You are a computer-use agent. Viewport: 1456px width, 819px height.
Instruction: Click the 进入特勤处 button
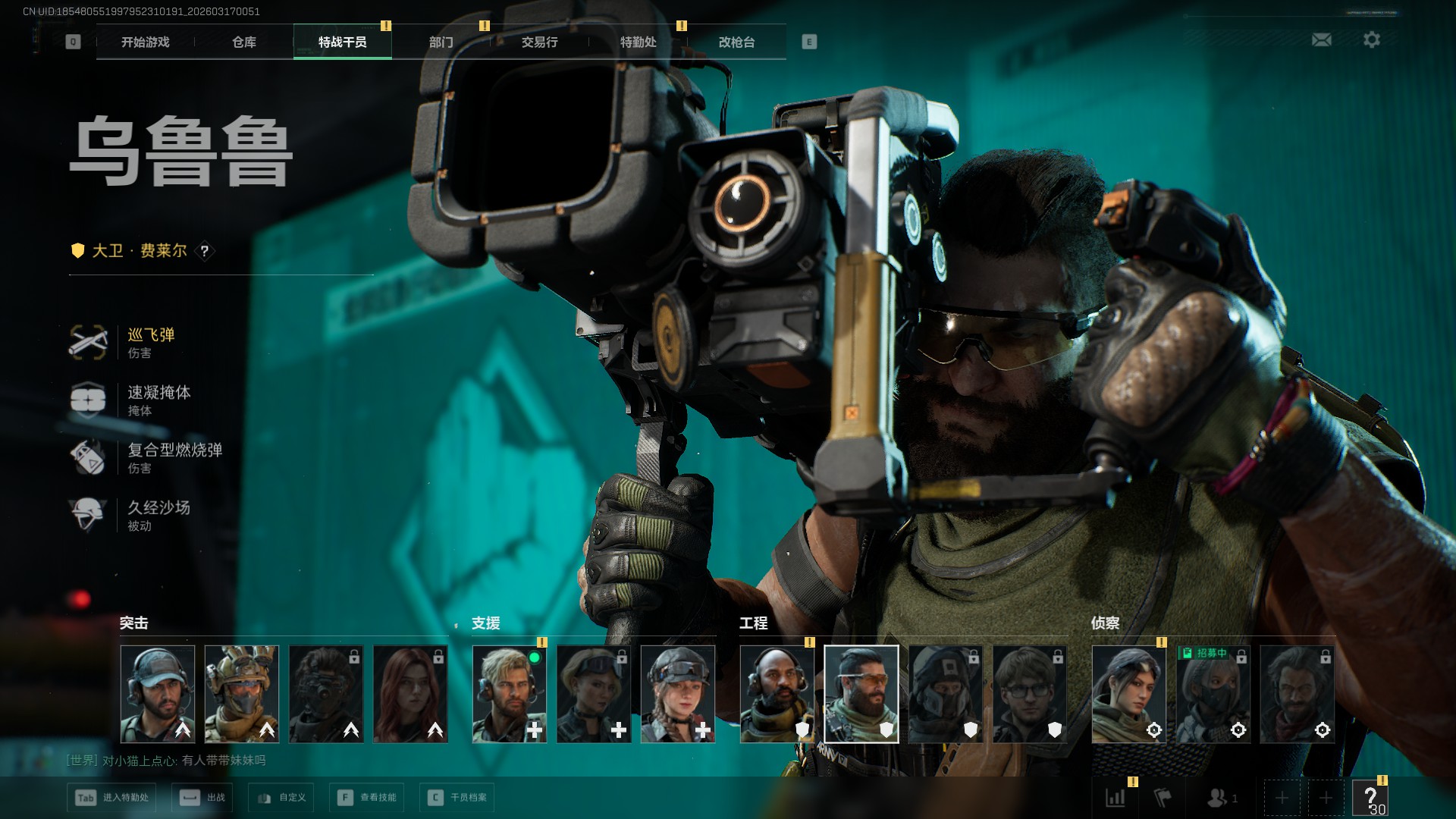tap(112, 798)
